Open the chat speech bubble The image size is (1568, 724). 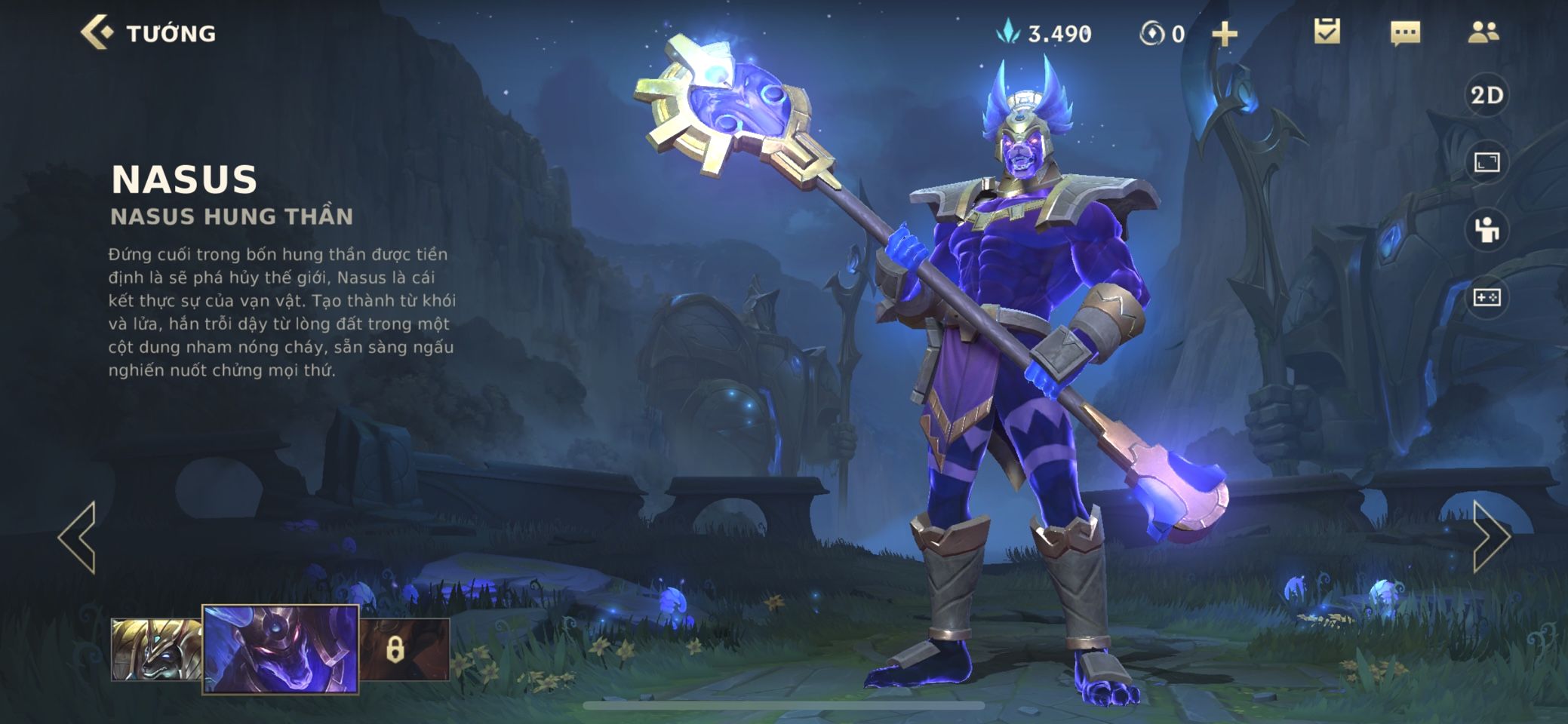tap(1405, 33)
